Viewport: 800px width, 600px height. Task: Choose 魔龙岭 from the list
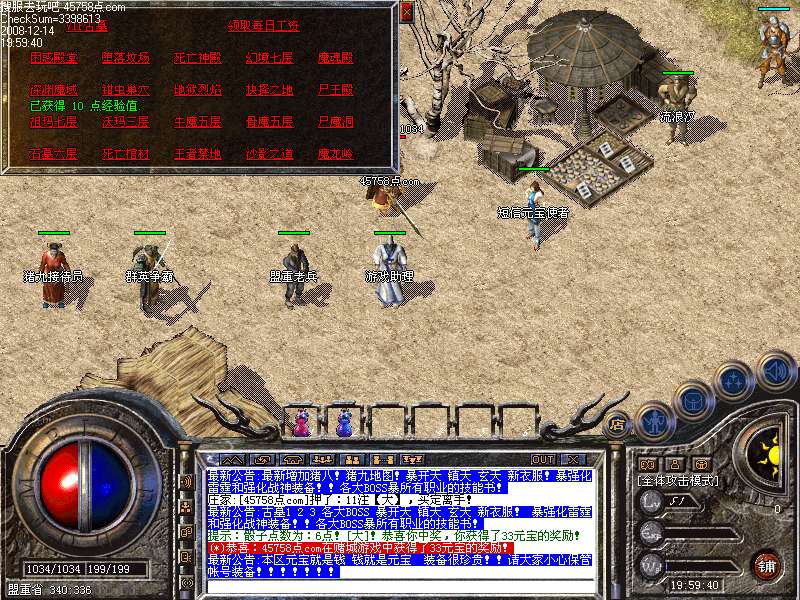pos(335,154)
